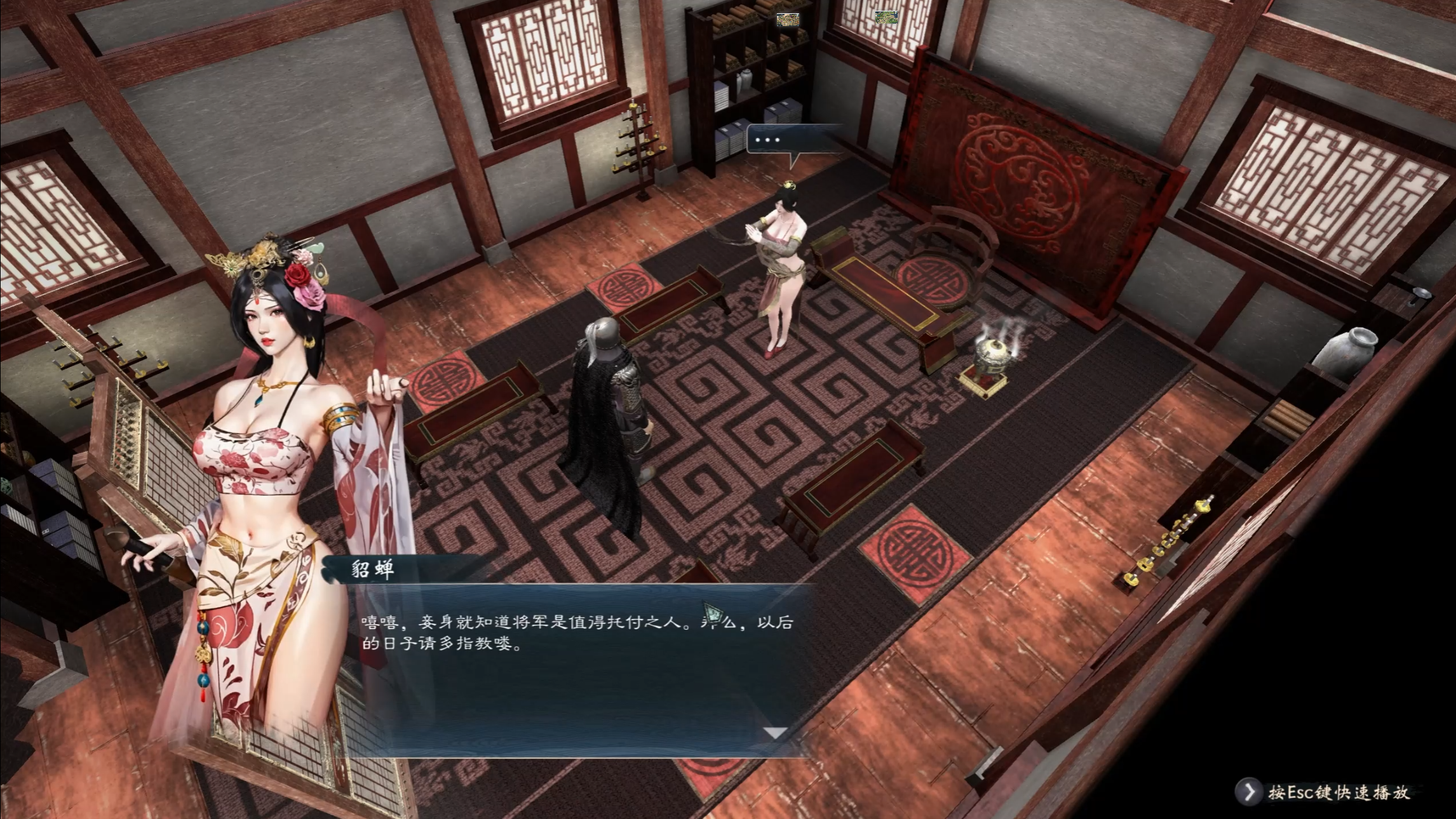Viewport: 1456px width, 819px height.
Task: Select the left map thumbnail near the bookshelf
Action: 788,19
